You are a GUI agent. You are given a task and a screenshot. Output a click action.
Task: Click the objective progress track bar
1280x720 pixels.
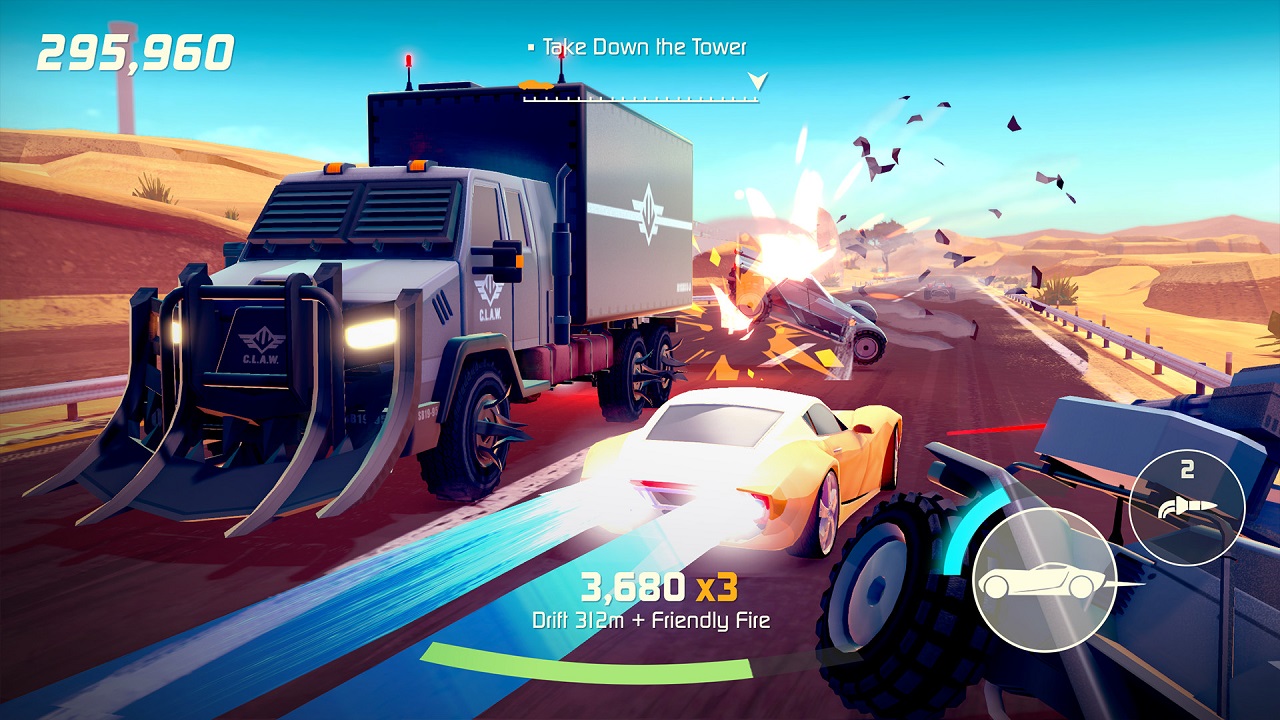[x=640, y=99]
